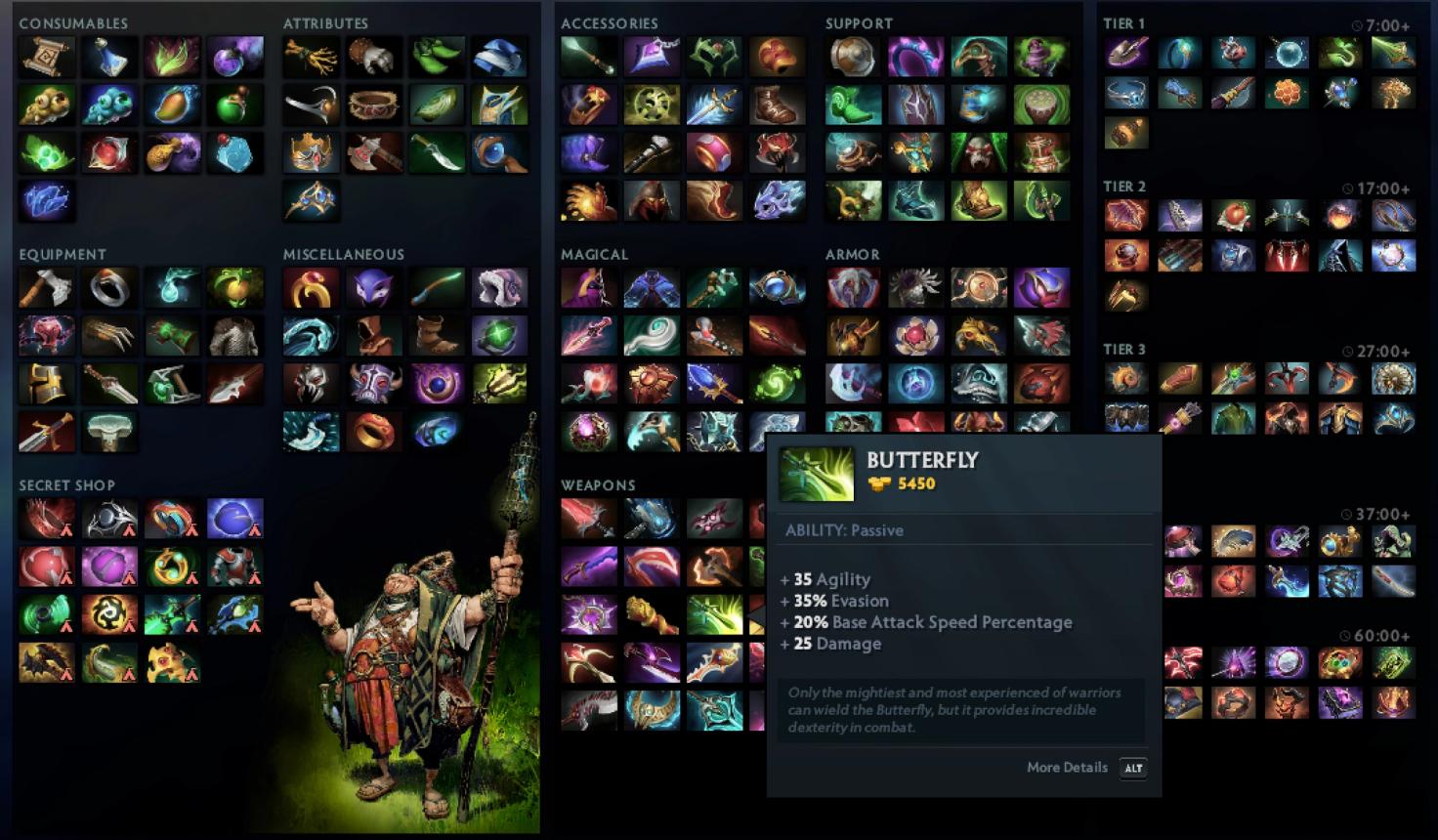Select the Observer Ward item
Viewport: 1438px width, 840px height.
pyautogui.click(x=47, y=104)
